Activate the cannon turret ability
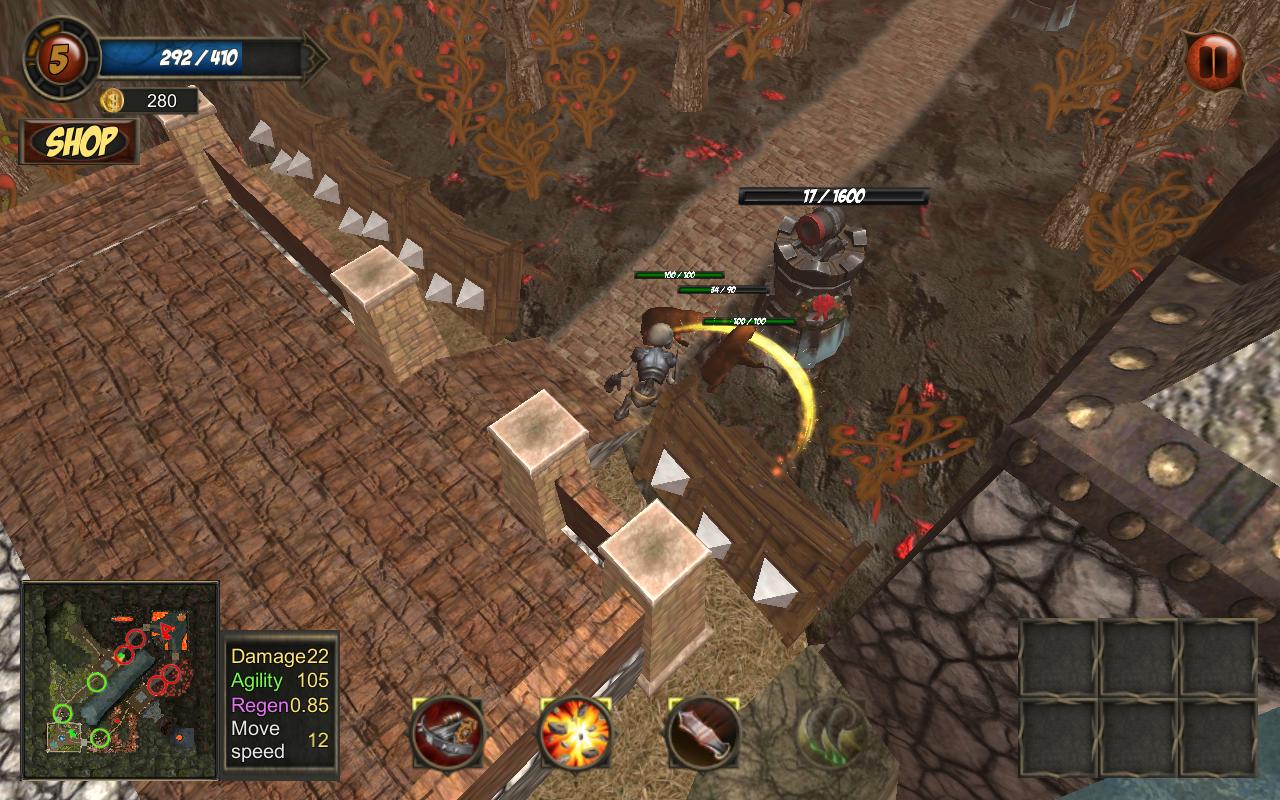 coord(447,733)
